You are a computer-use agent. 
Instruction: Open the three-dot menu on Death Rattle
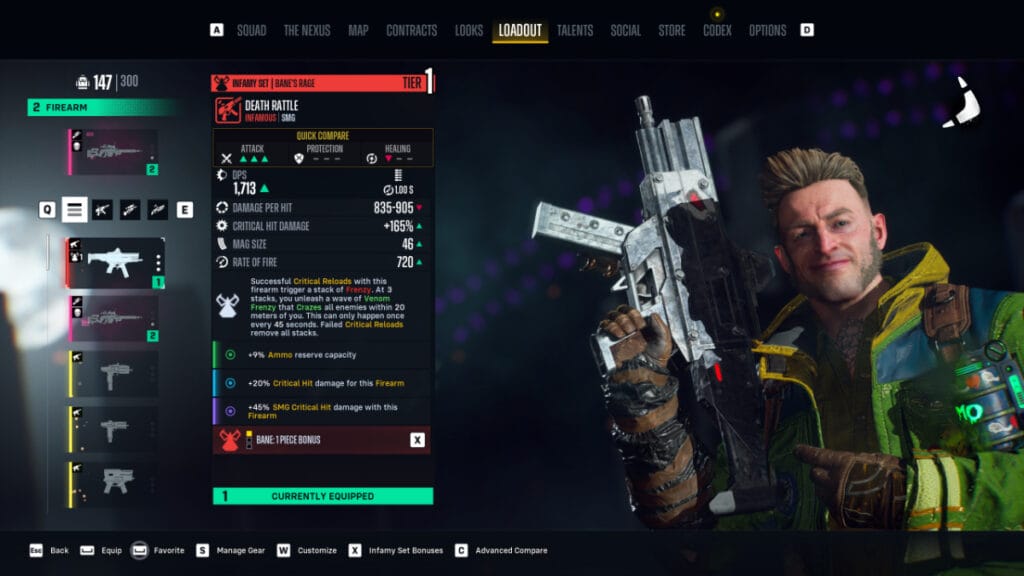pyautogui.click(x=157, y=263)
